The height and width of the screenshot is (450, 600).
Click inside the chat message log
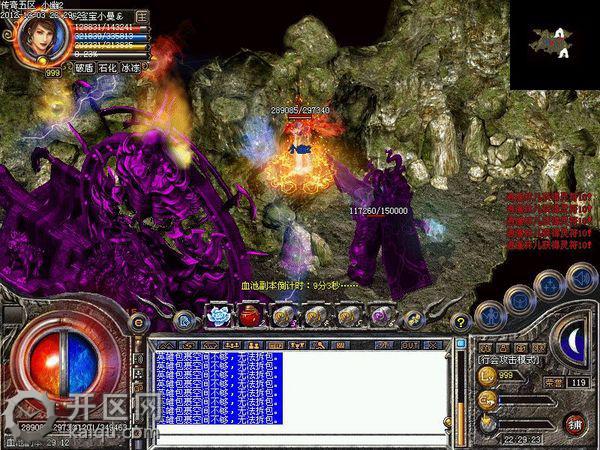tap(300, 392)
